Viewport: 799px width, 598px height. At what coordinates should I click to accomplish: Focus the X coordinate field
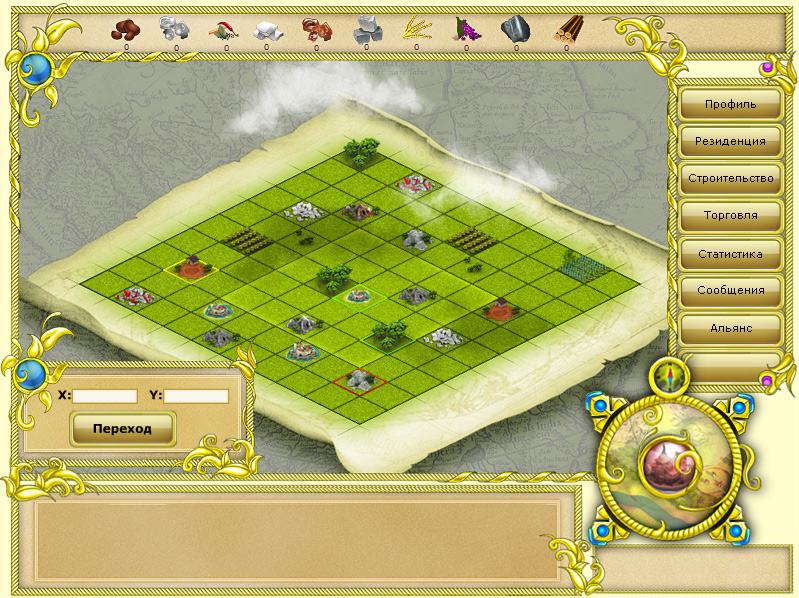[x=105, y=396]
